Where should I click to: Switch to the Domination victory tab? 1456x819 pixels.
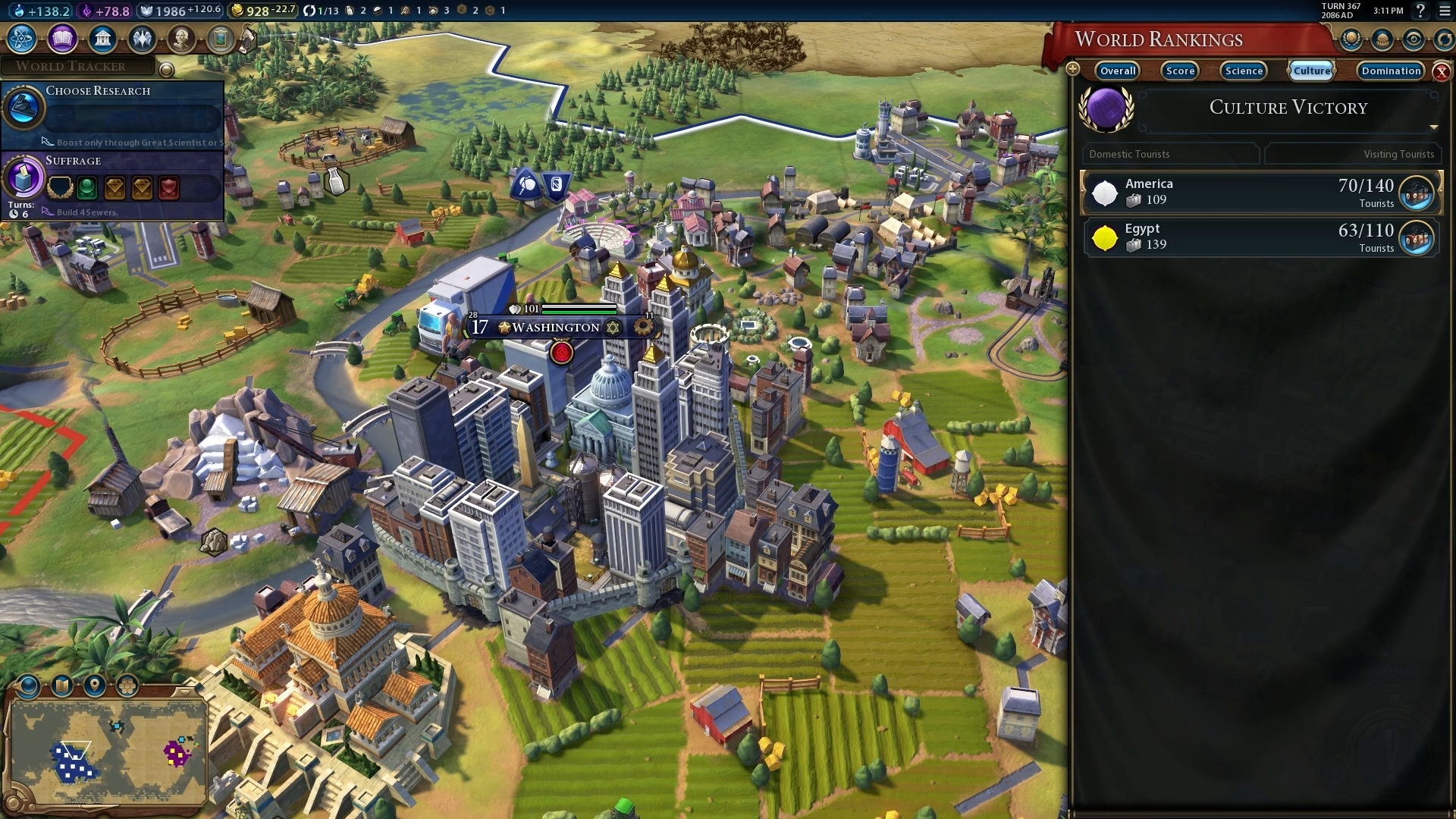[x=1391, y=71]
